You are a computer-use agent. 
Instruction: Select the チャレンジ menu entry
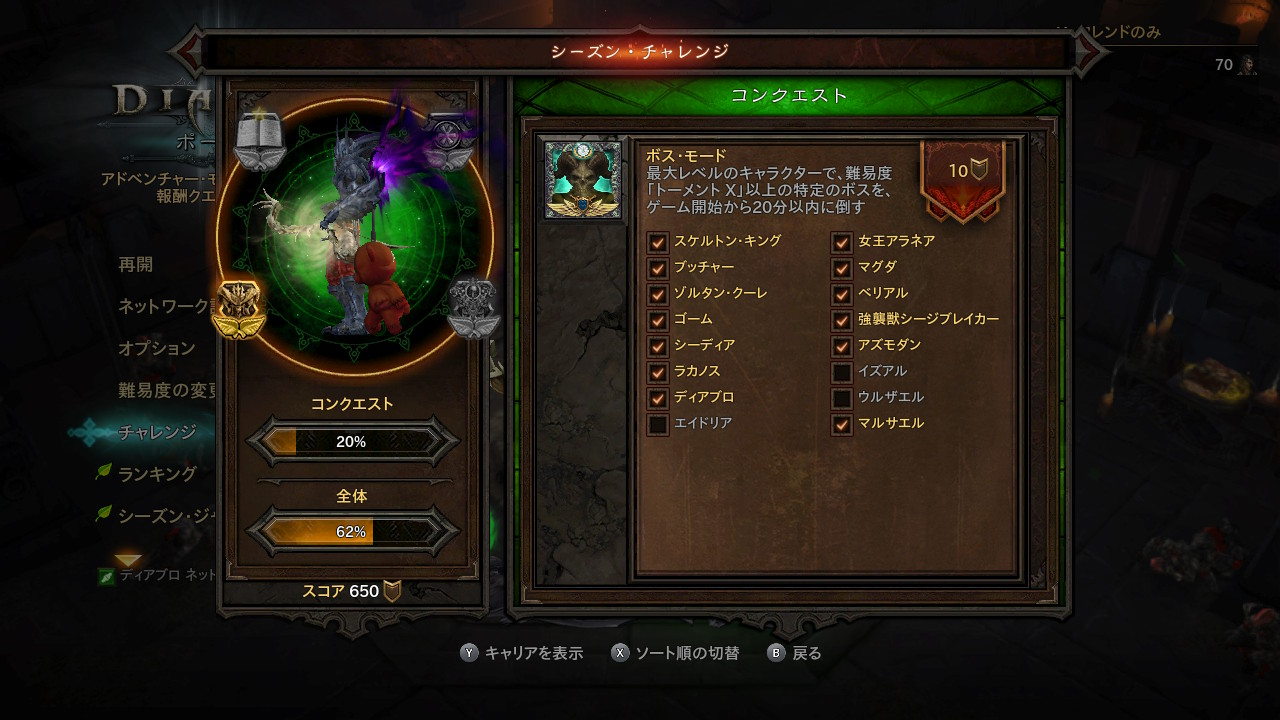coord(157,432)
